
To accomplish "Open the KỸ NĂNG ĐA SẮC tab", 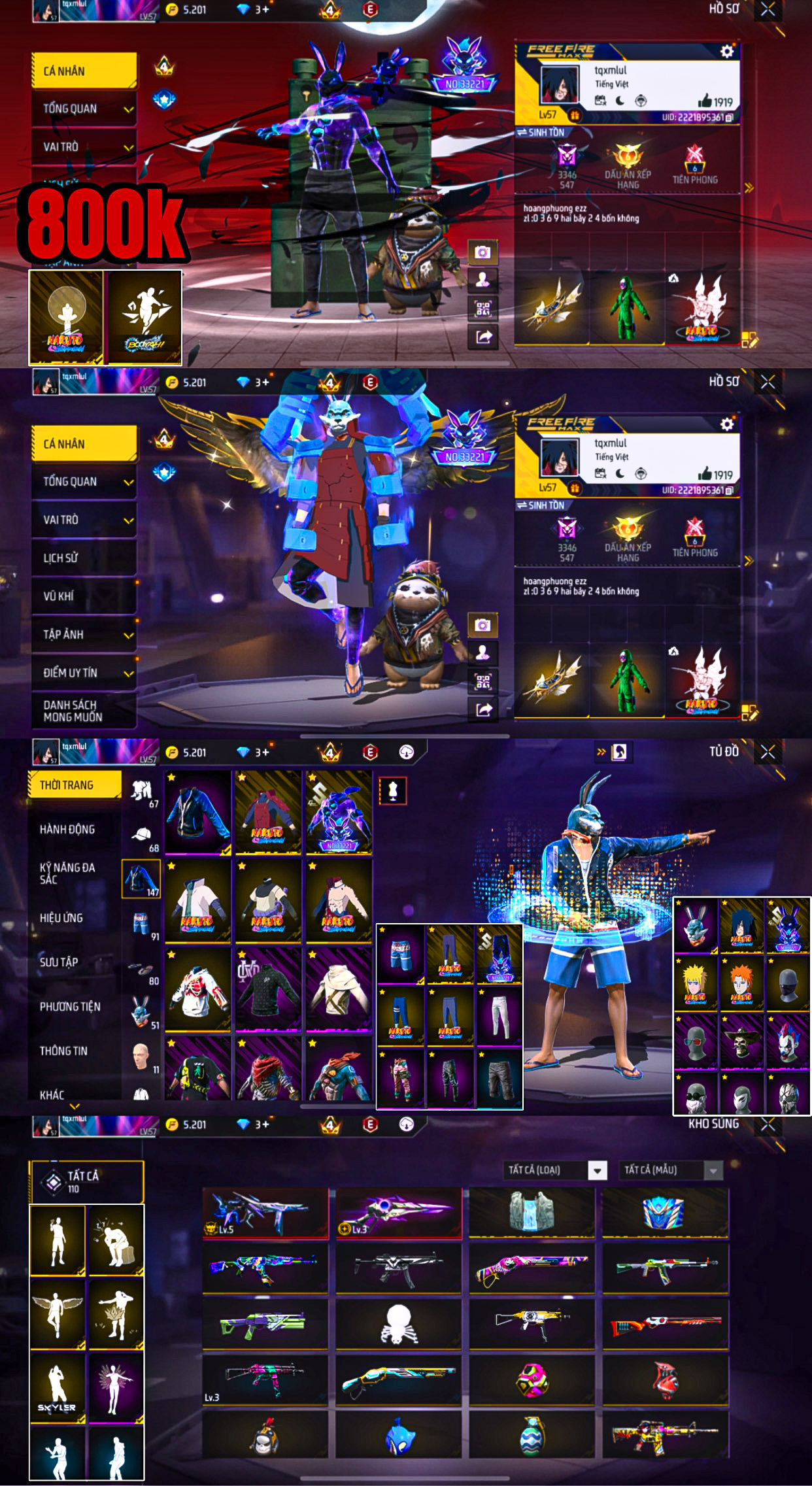I will [67, 873].
